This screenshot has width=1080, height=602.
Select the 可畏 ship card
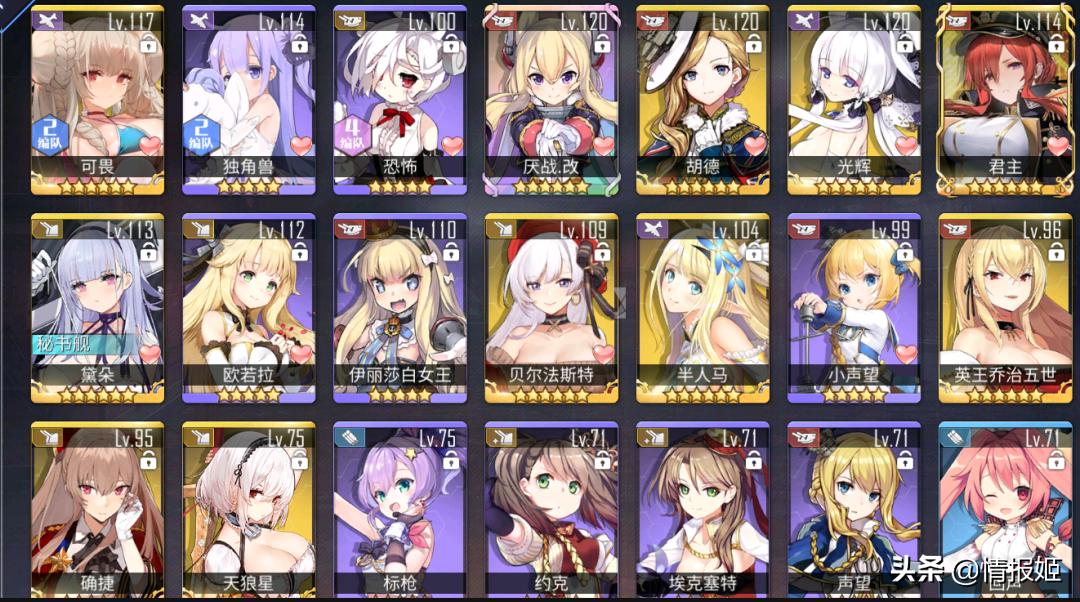click(x=97, y=98)
